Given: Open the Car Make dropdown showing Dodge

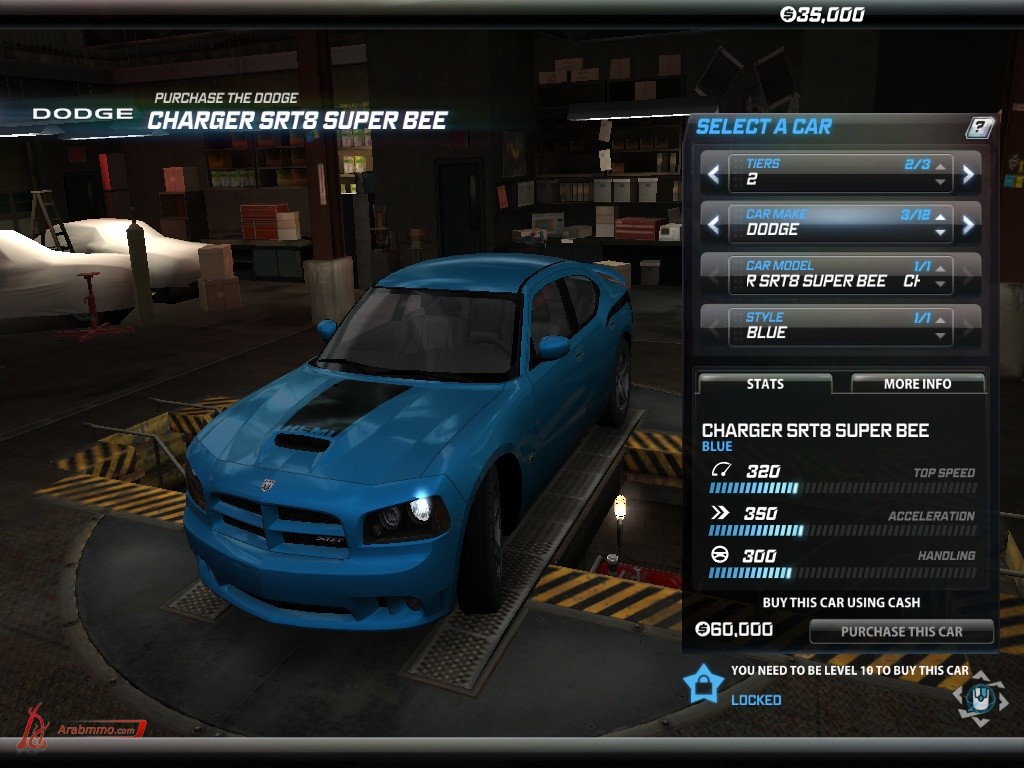Looking at the screenshot, I should pos(840,223).
